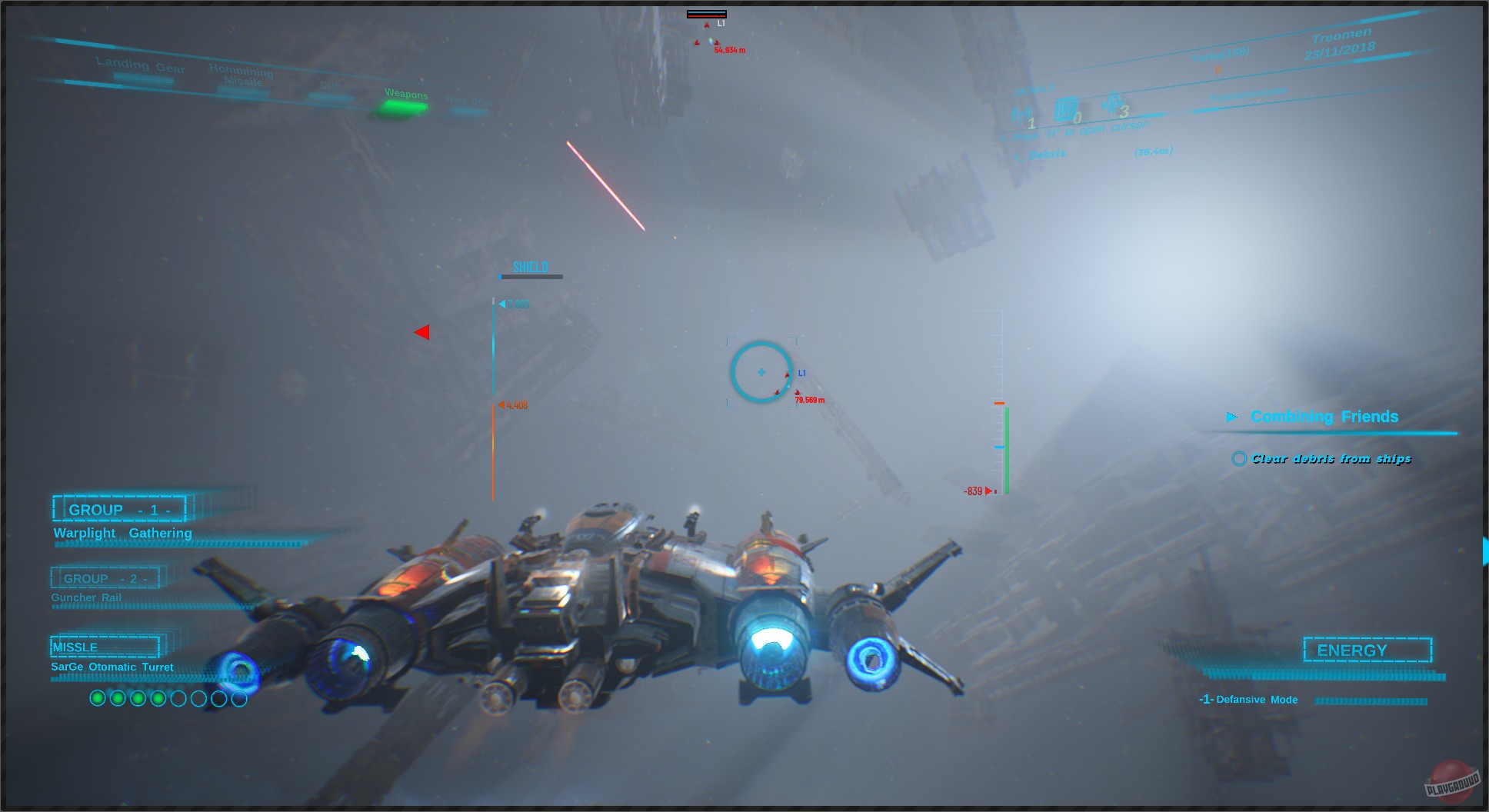Click the ENERGY panel button

(x=1367, y=650)
